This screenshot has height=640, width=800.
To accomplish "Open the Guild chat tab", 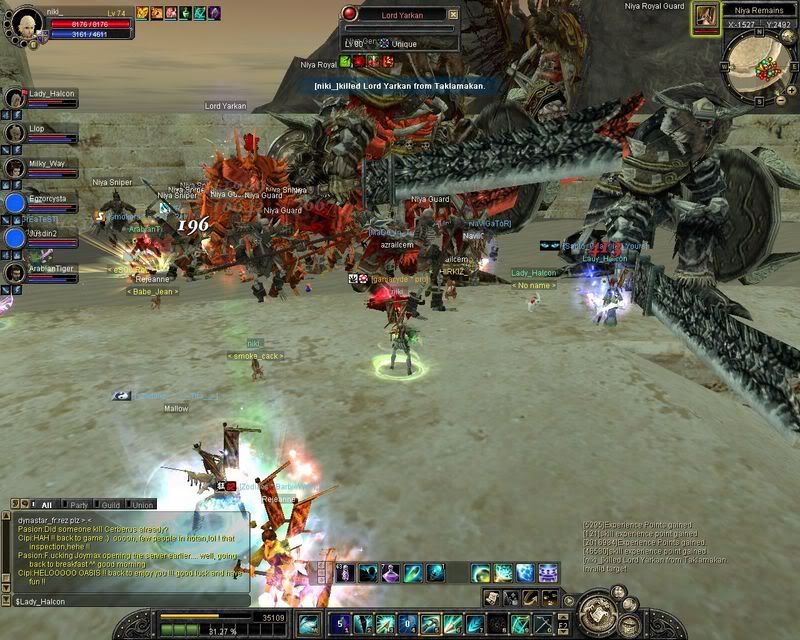I will click(111, 505).
